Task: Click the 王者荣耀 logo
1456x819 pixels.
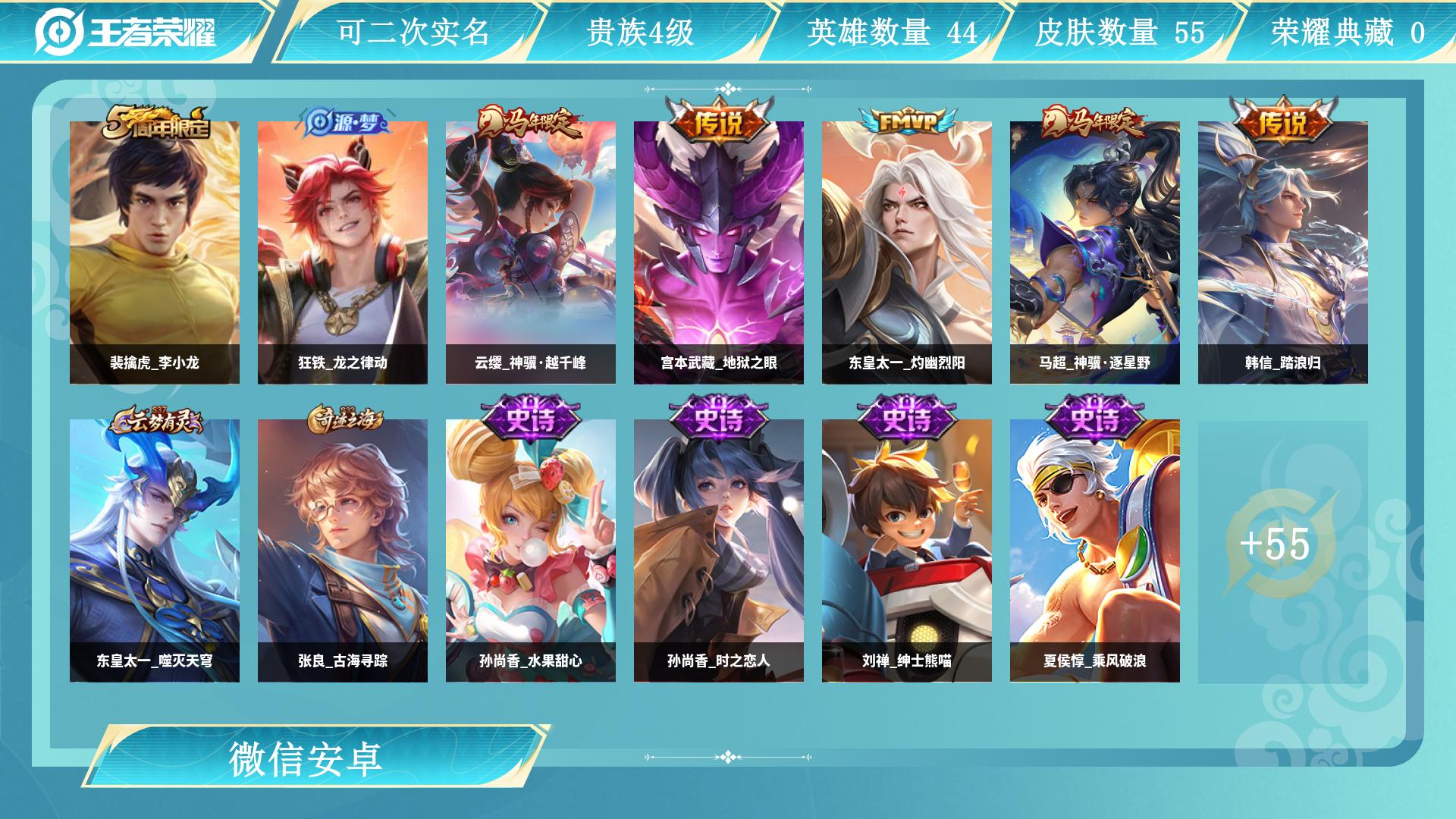Action: [126, 32]
